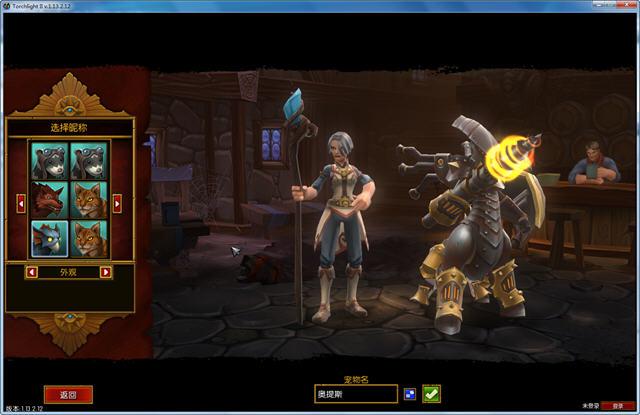The width and height of the screenshot is (640, 415).
Task: Confirm with the green checkmark button
Action: [431, 394]
